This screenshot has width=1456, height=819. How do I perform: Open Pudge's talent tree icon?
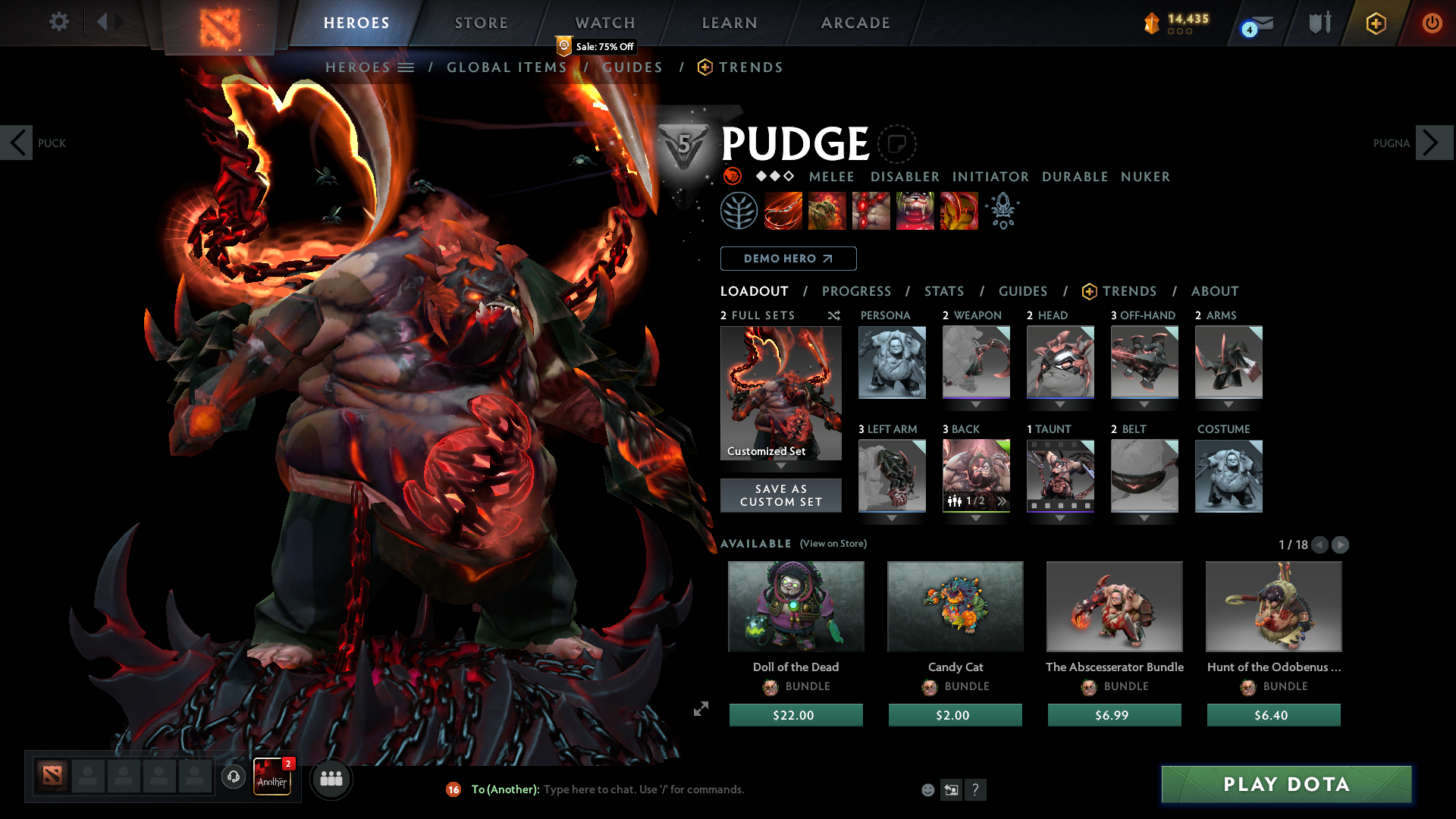coord(739,211)
